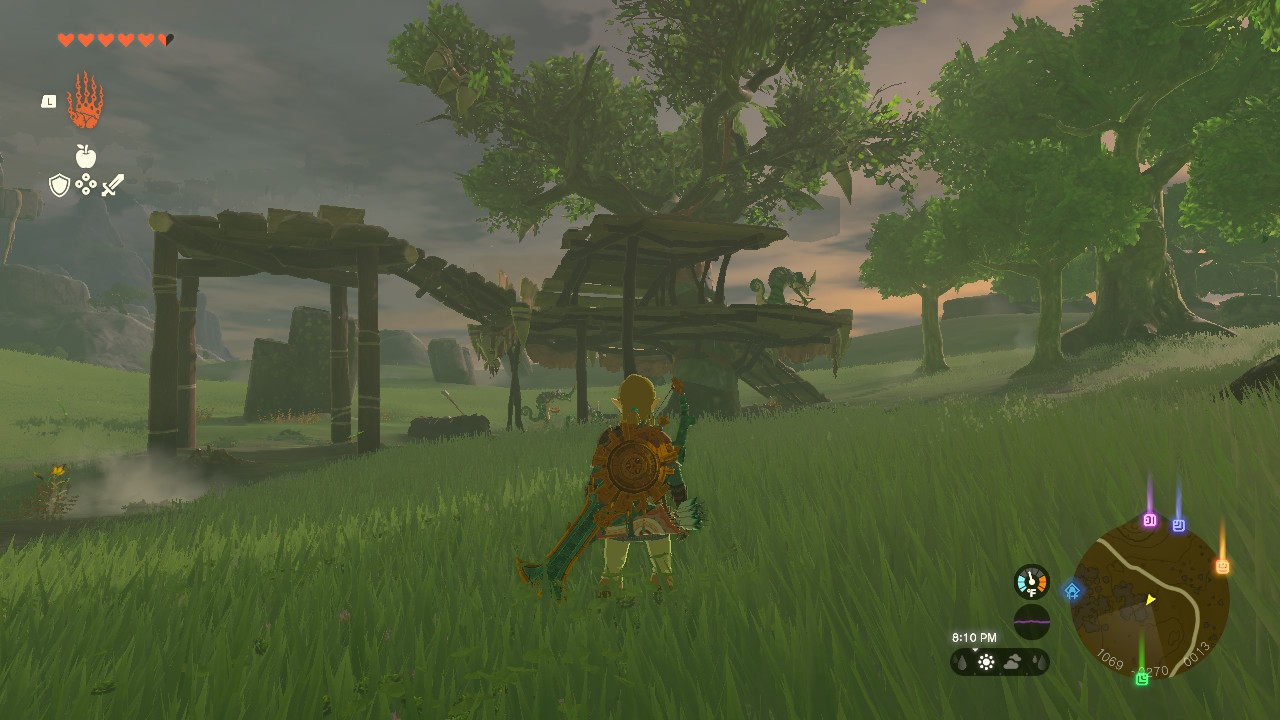Click the apple food icon in the HUD
The width and height of the screenshot is (1280, 720).
click(x=88, y=157)
